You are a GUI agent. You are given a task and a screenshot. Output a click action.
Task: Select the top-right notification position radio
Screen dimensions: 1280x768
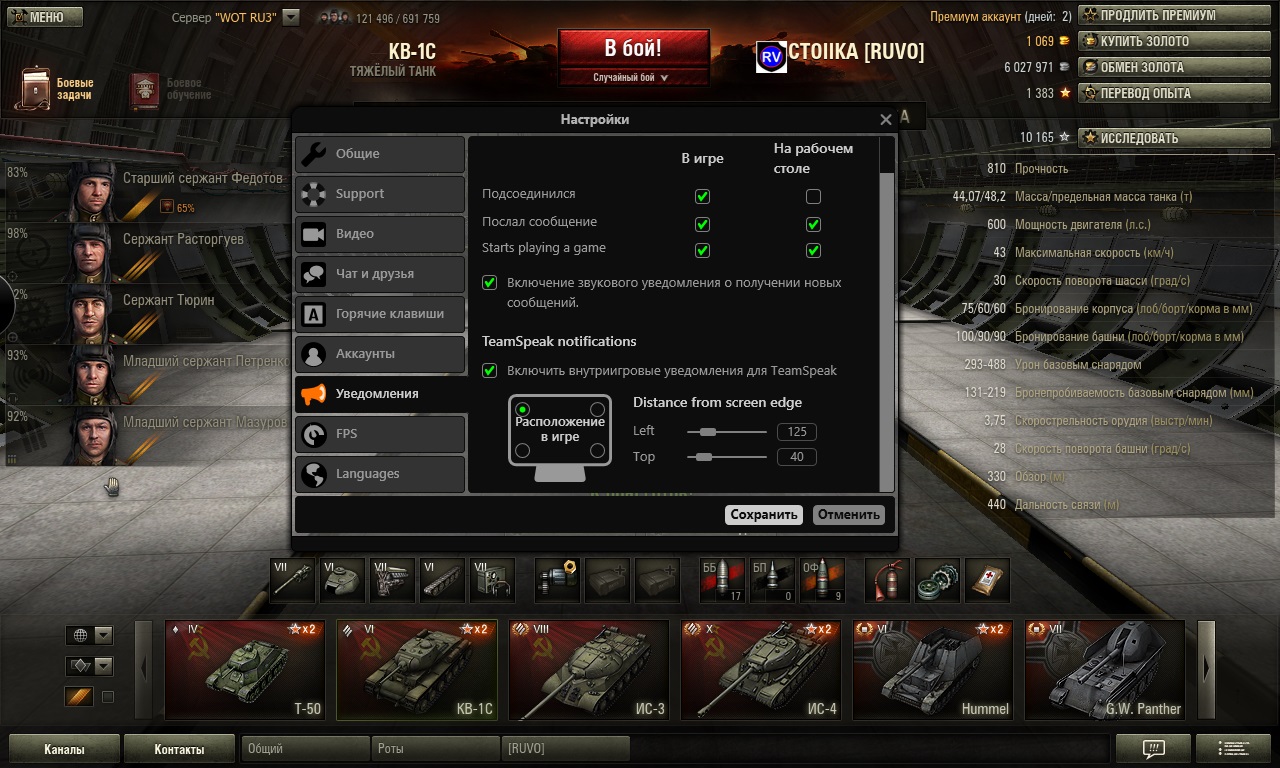[597, 409]
